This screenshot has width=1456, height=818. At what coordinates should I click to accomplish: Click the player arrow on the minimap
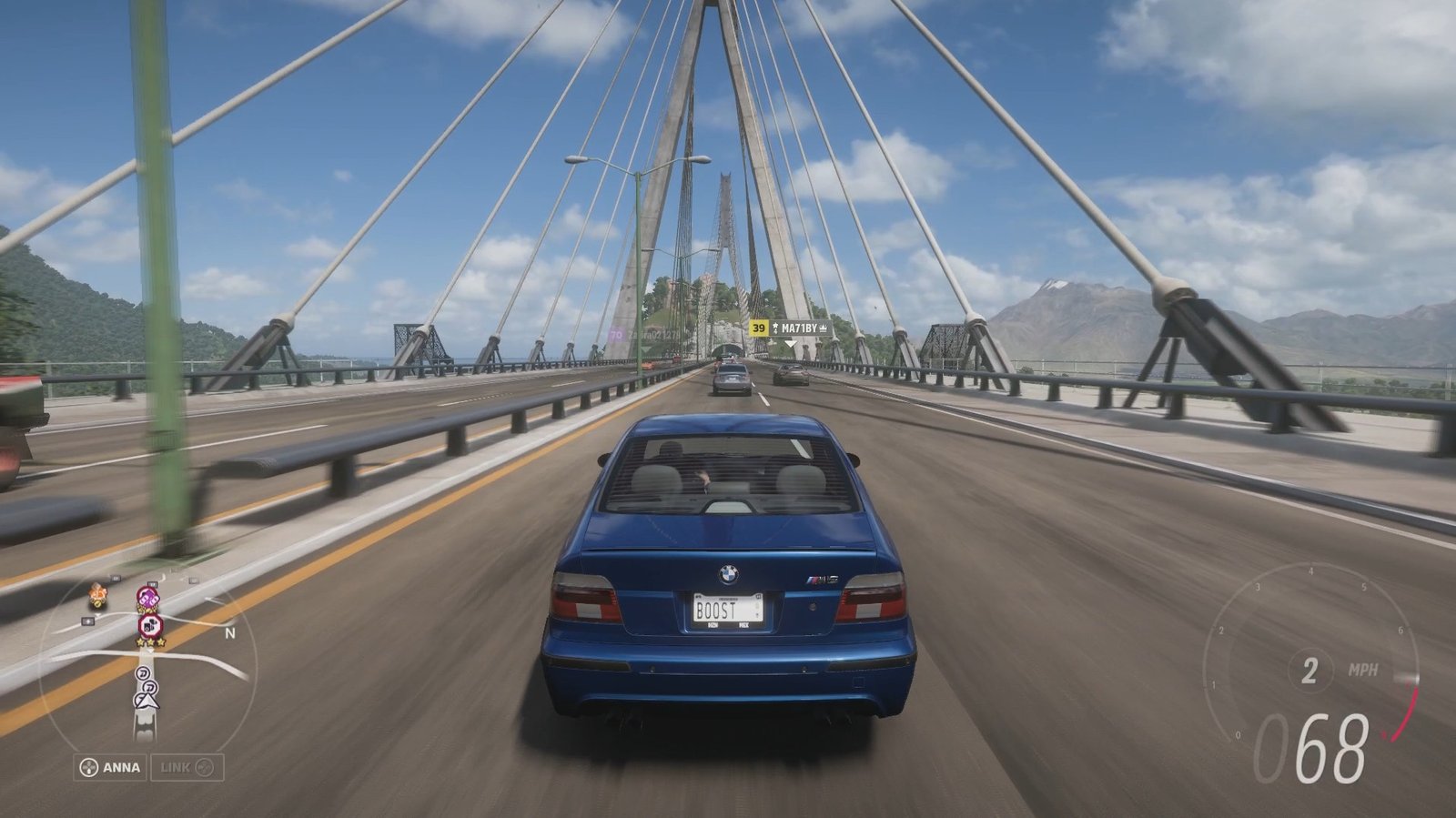point(148,701)
